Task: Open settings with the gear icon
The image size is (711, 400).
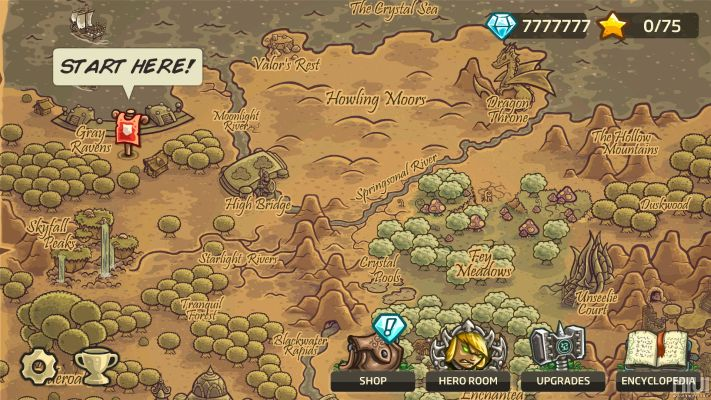Action: coord(38,366)
